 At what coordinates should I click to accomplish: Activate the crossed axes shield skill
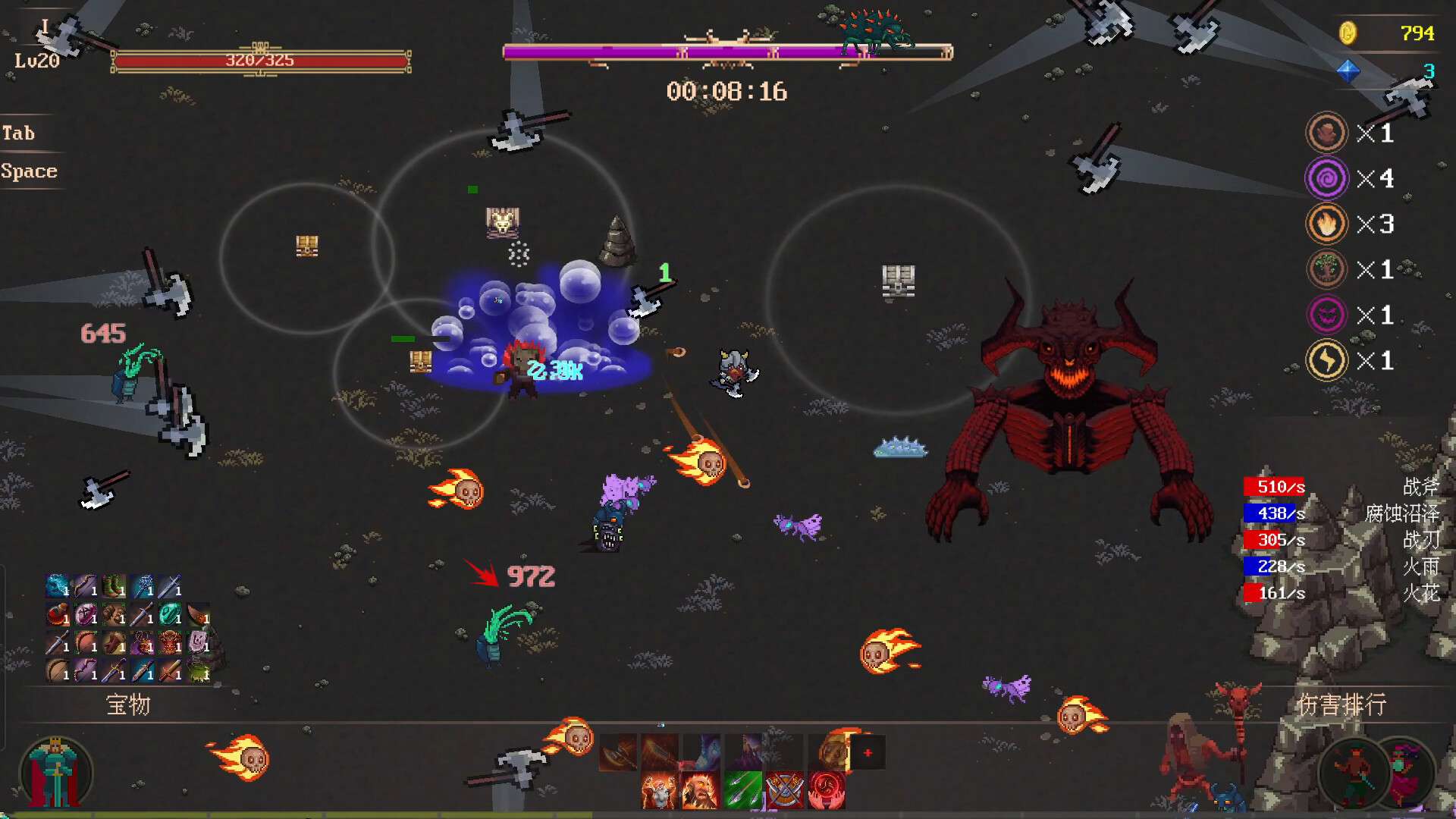(x=784, y=790)
